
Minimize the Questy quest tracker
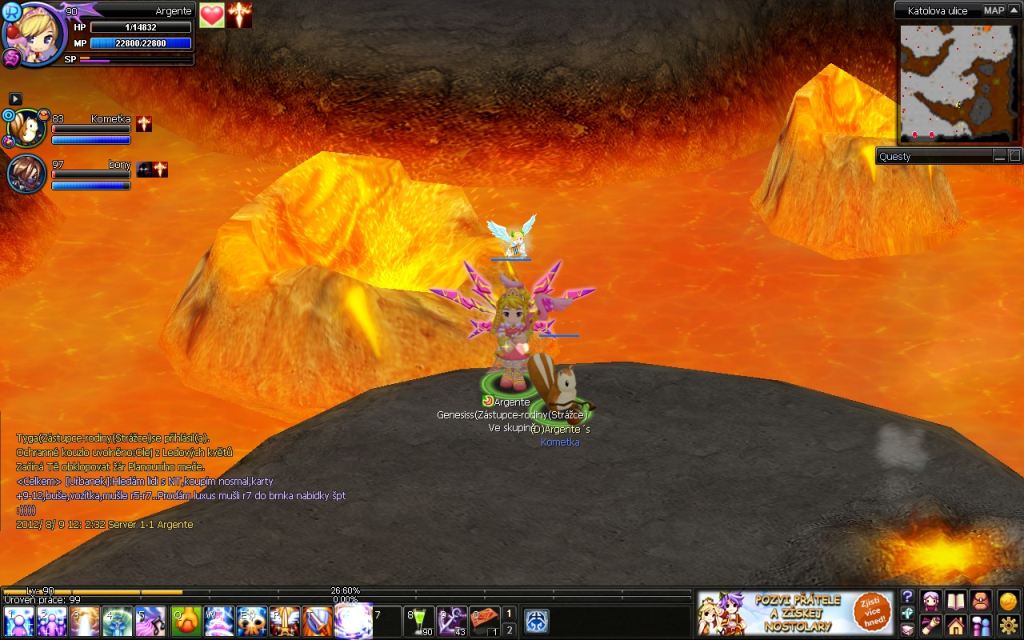999,156
